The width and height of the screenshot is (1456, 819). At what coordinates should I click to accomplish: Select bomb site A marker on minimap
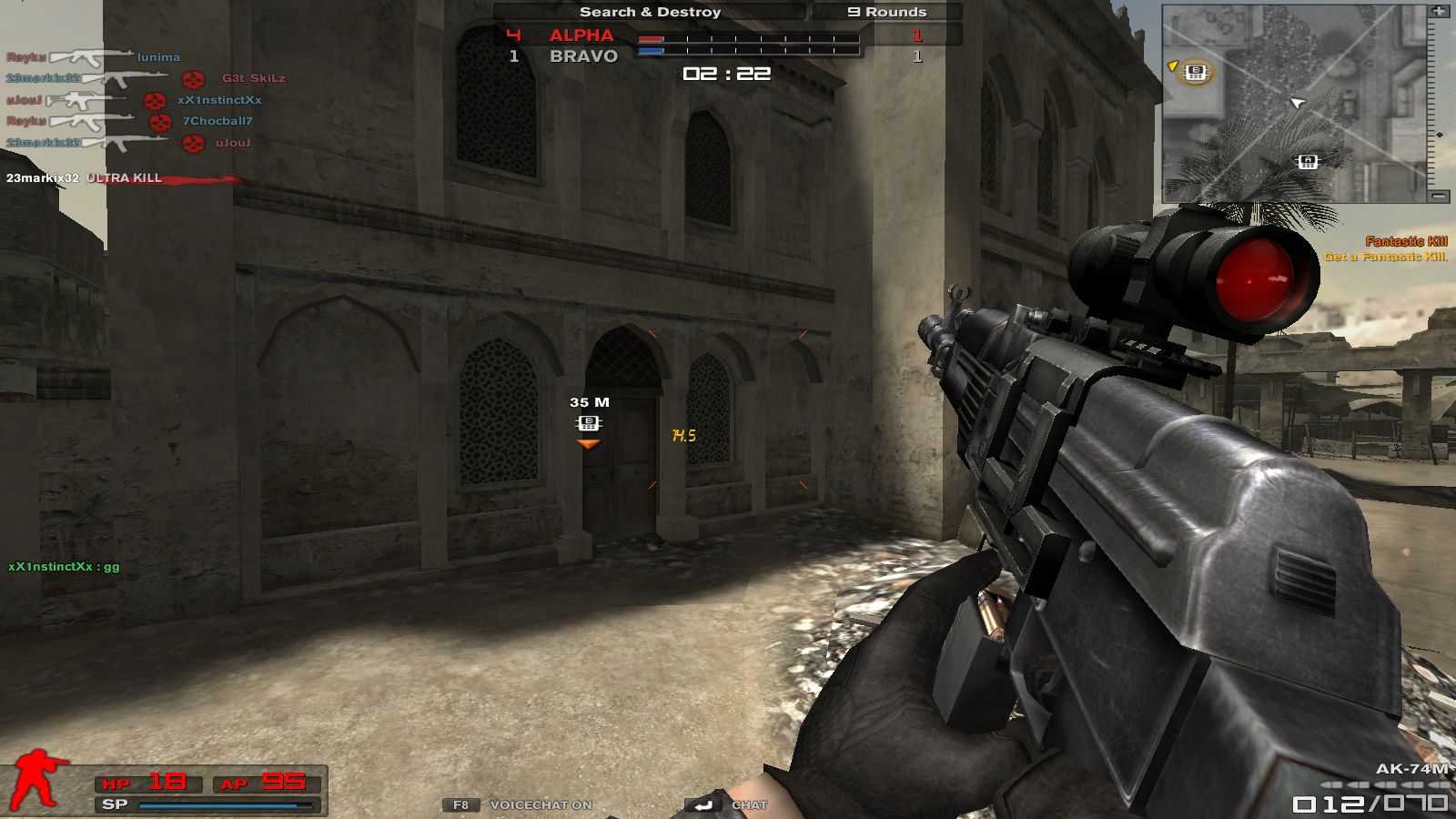click(x=1308, y=162)
